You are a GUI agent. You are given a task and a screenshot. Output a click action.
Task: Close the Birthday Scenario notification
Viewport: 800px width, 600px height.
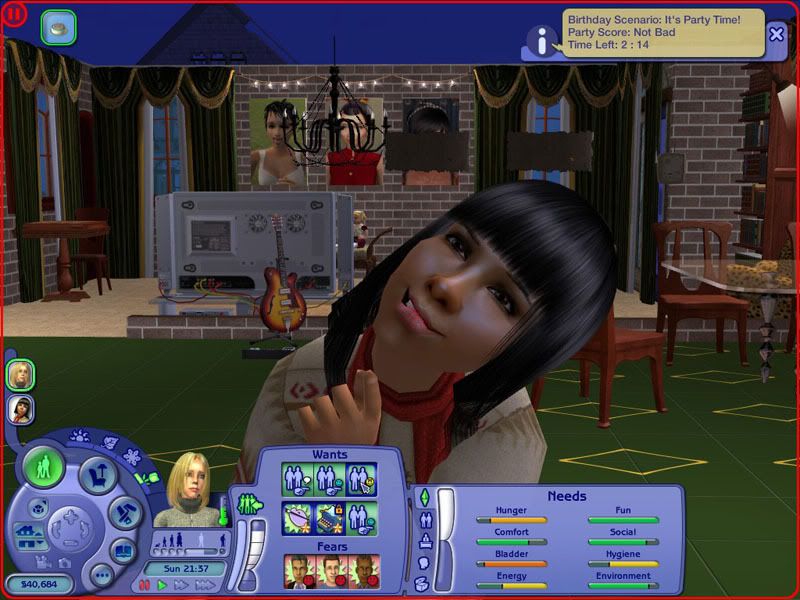[776, 34]
